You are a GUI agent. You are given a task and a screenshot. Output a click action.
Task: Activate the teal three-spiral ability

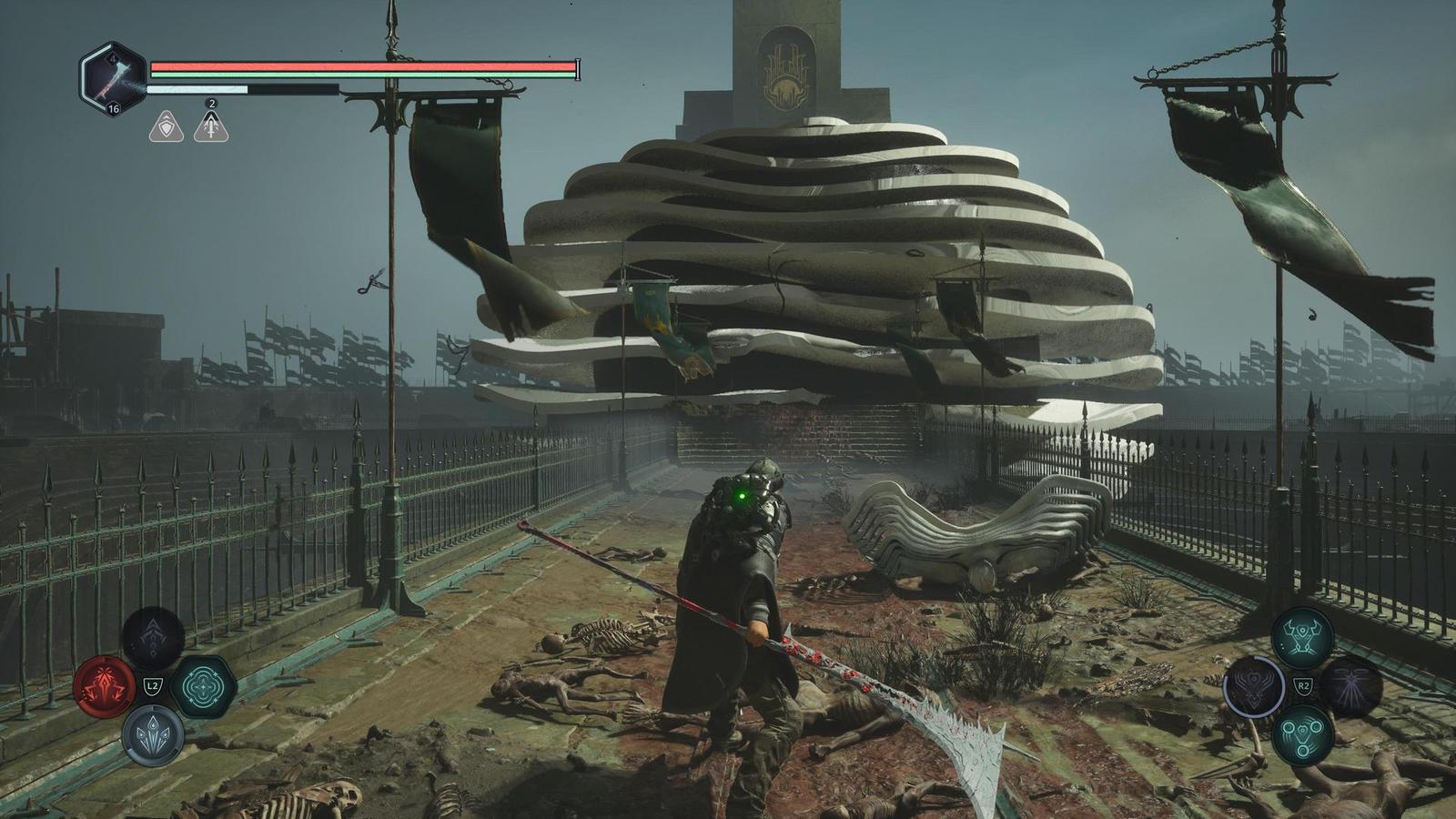[1302, 734]
